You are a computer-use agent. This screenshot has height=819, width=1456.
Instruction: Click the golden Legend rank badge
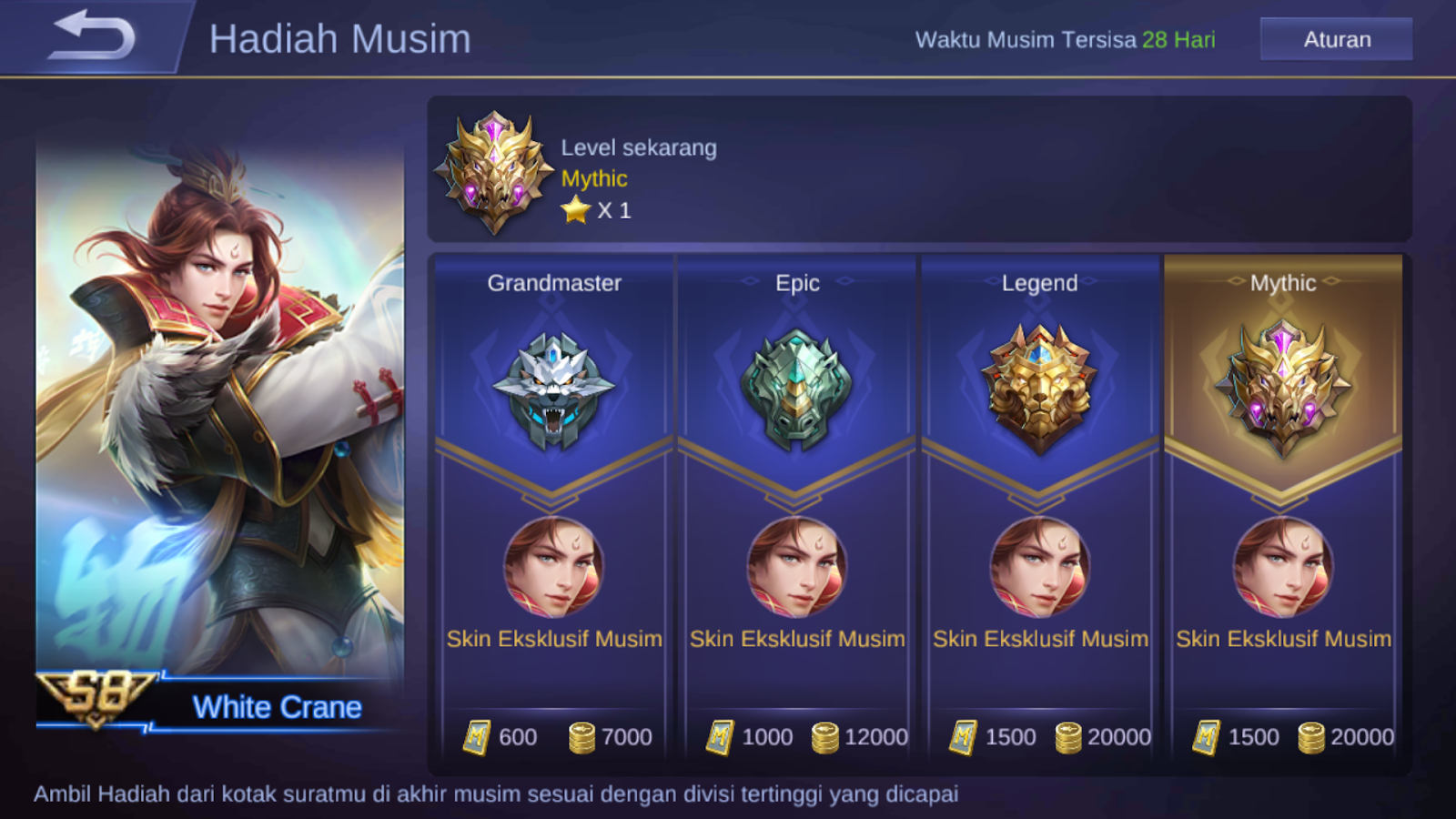(x=1039, y=387)
